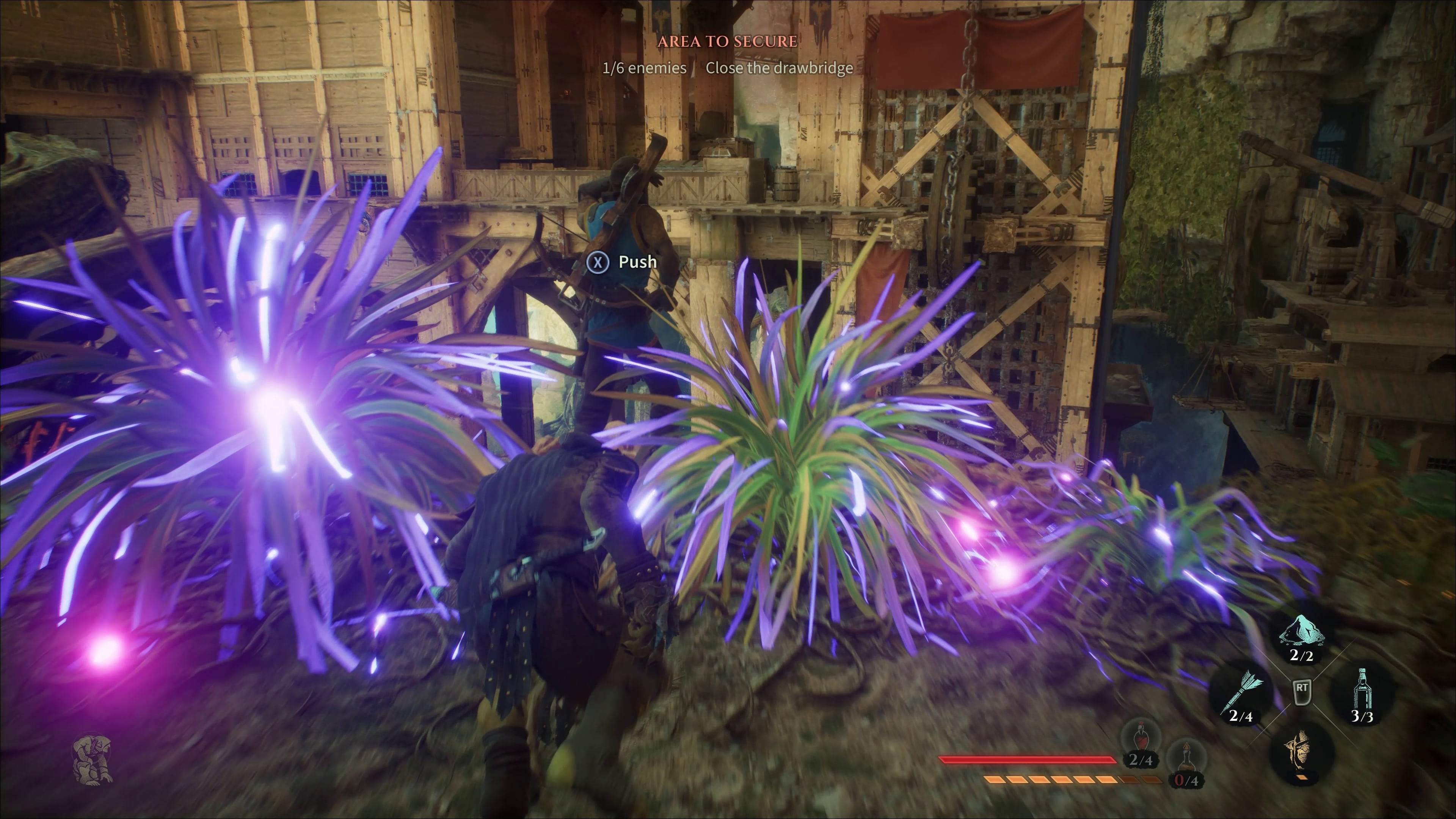Select the glass bottle item slot

(1362, 692)
